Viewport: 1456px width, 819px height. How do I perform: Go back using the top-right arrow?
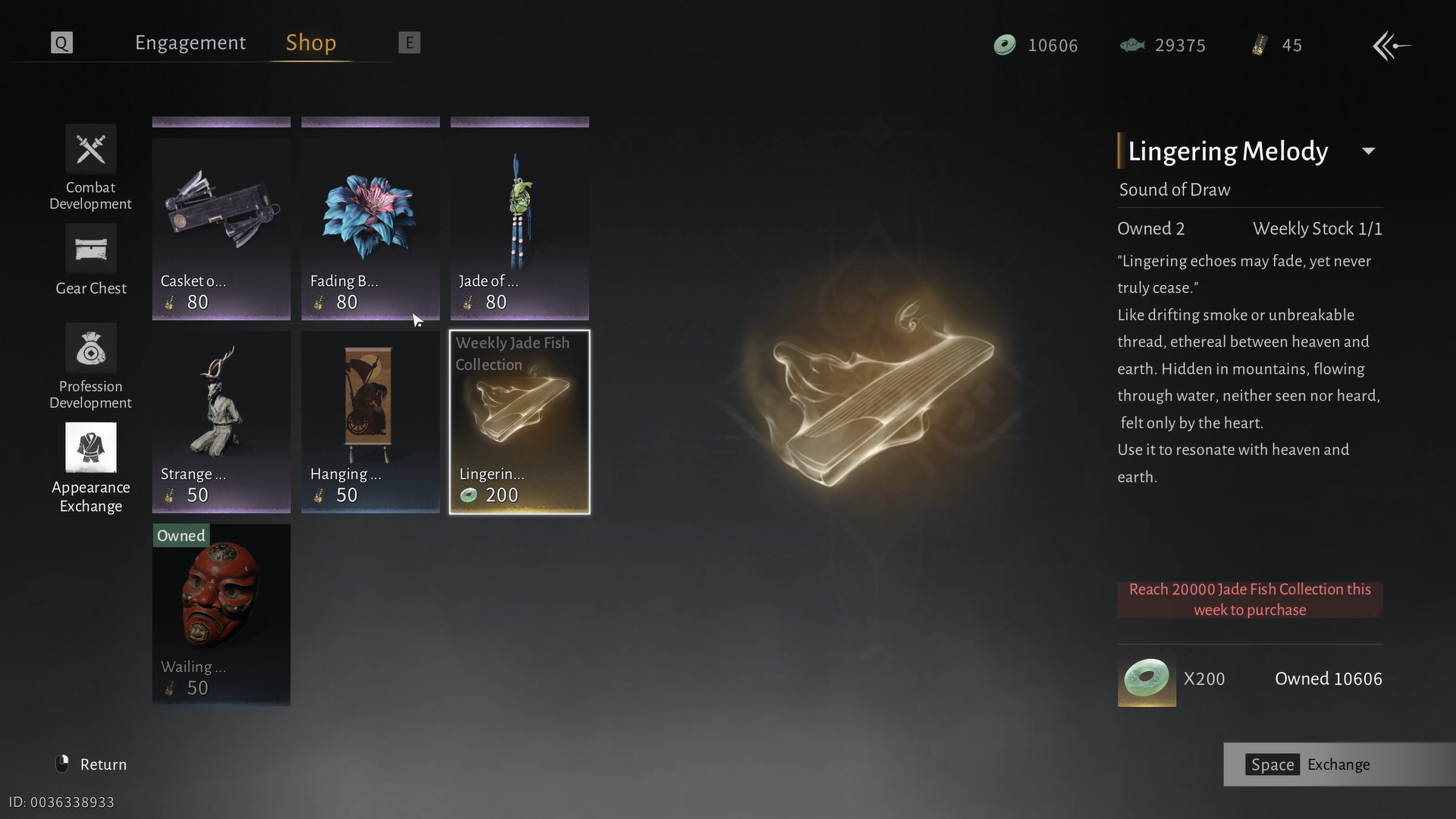[x=1392, y=45]
